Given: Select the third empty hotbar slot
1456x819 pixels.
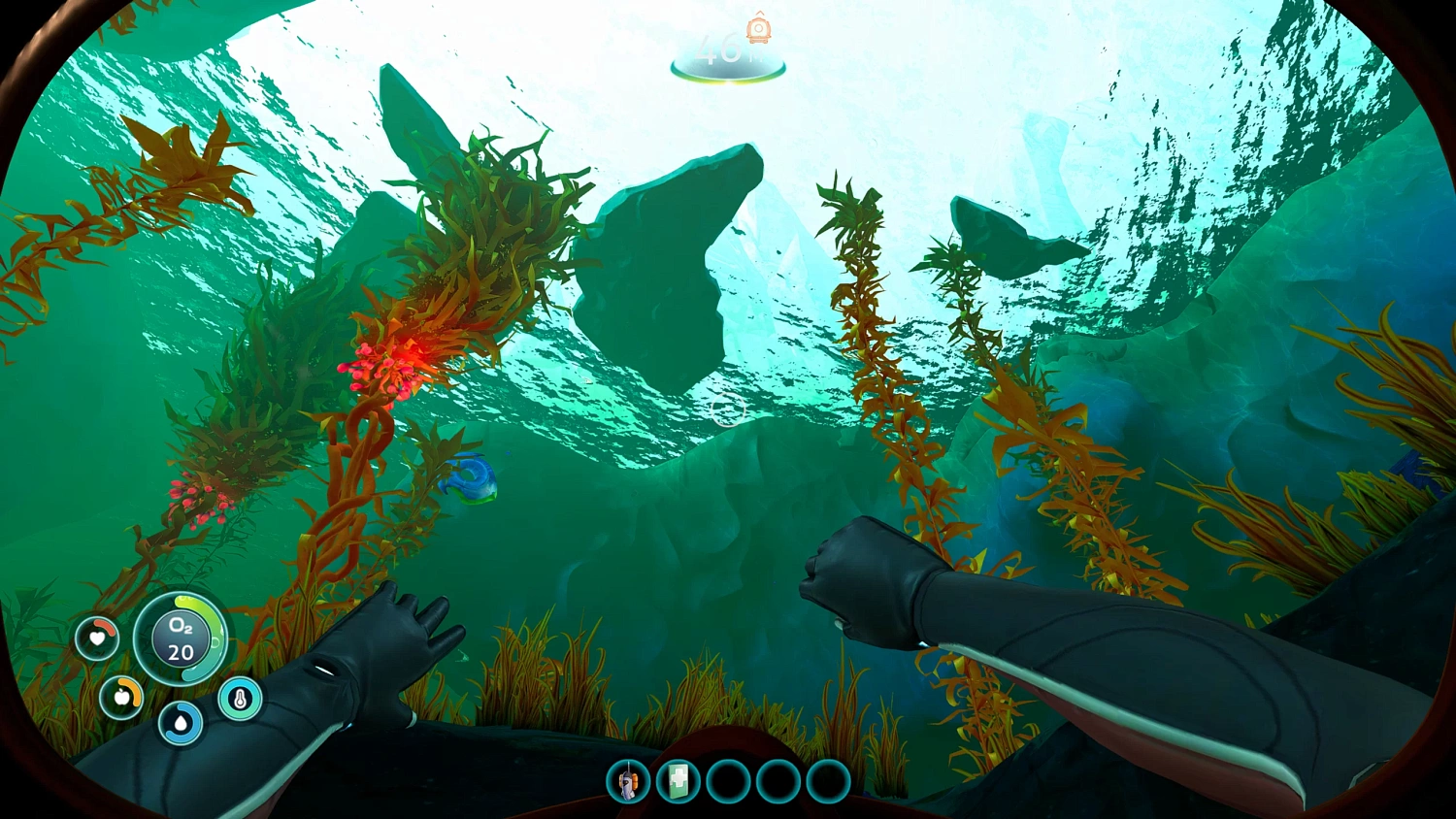Looking at the screenshot, I should [726, 782].
